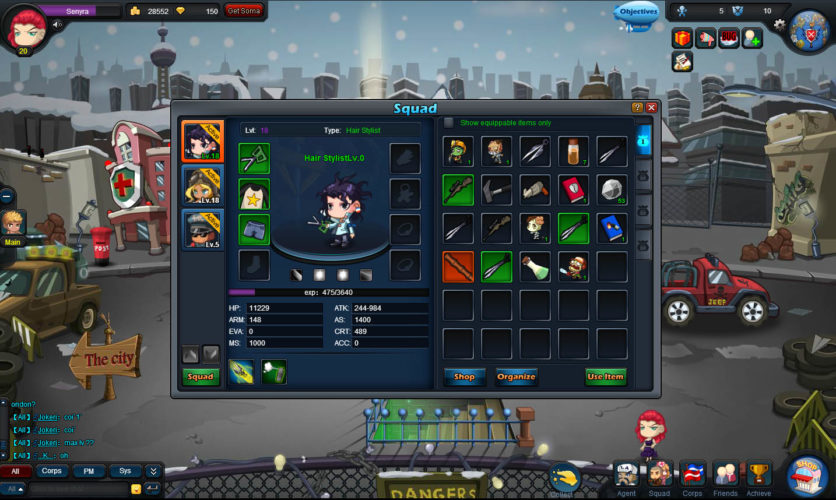Click the green Squad button in panel
Image resolution: width=836 pixels, height=500 pixels.
coord(201,377)
